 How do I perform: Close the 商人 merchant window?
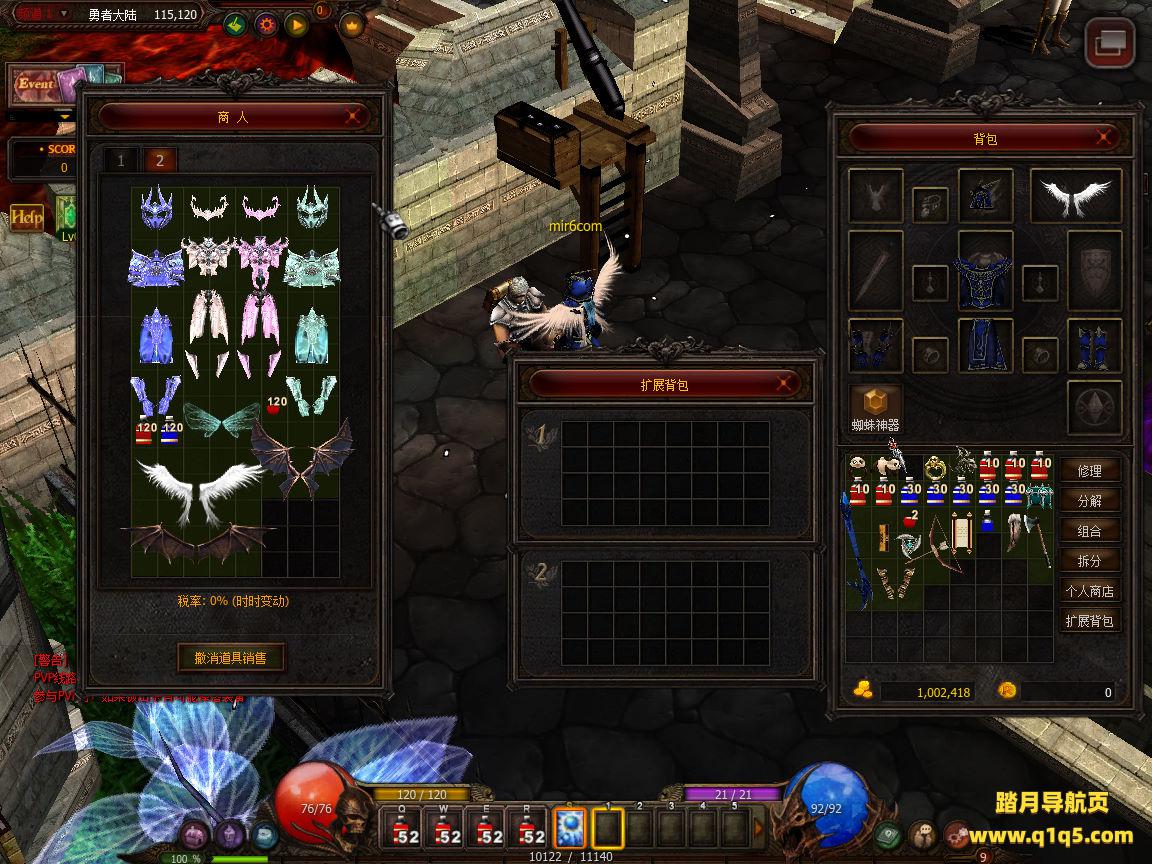[352, 116]
